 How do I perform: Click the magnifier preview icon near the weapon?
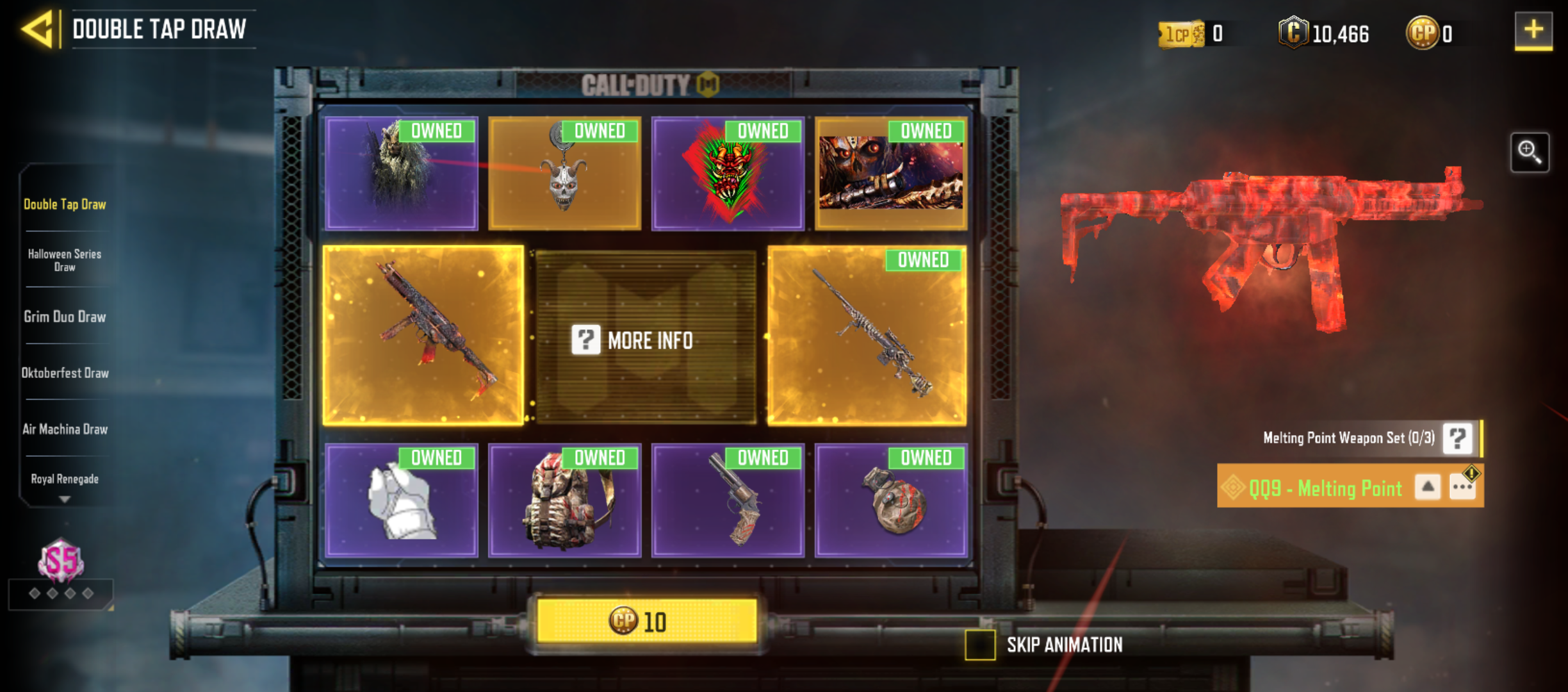[1531, 154]
